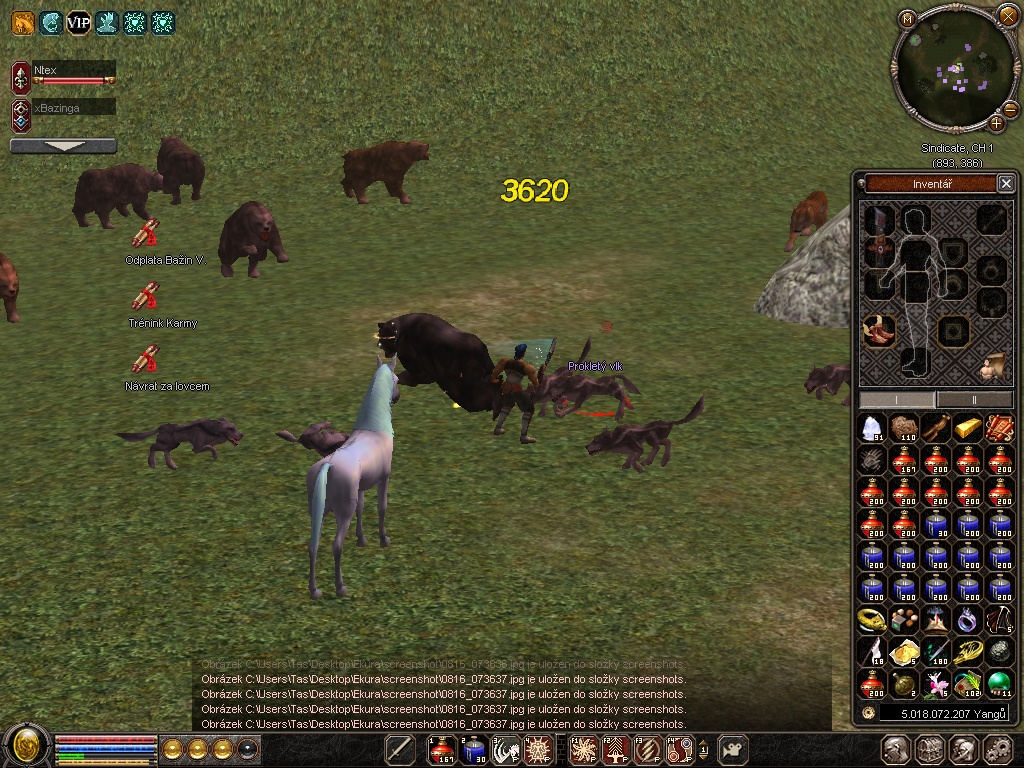Expand the party list down arrow
This screenshot has width=1024, height=768.
(63, 146)
